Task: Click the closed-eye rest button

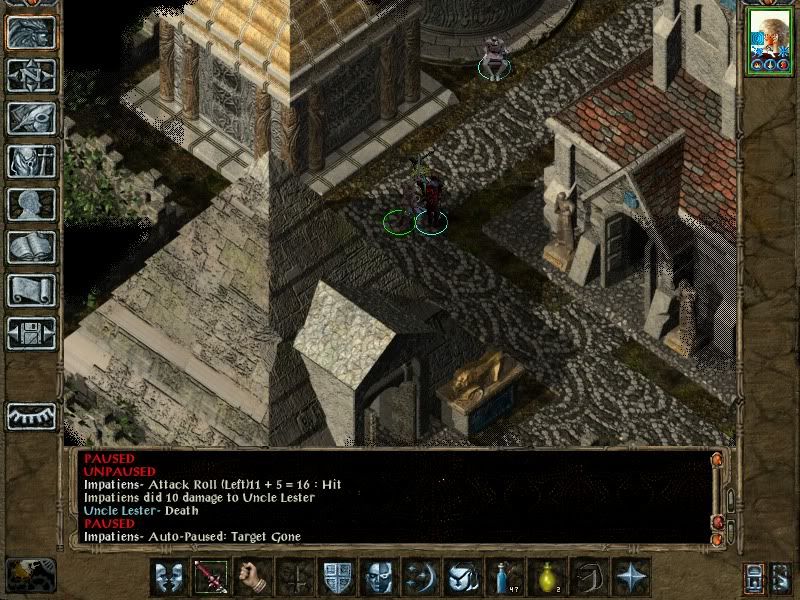Action: click(32, 414)
